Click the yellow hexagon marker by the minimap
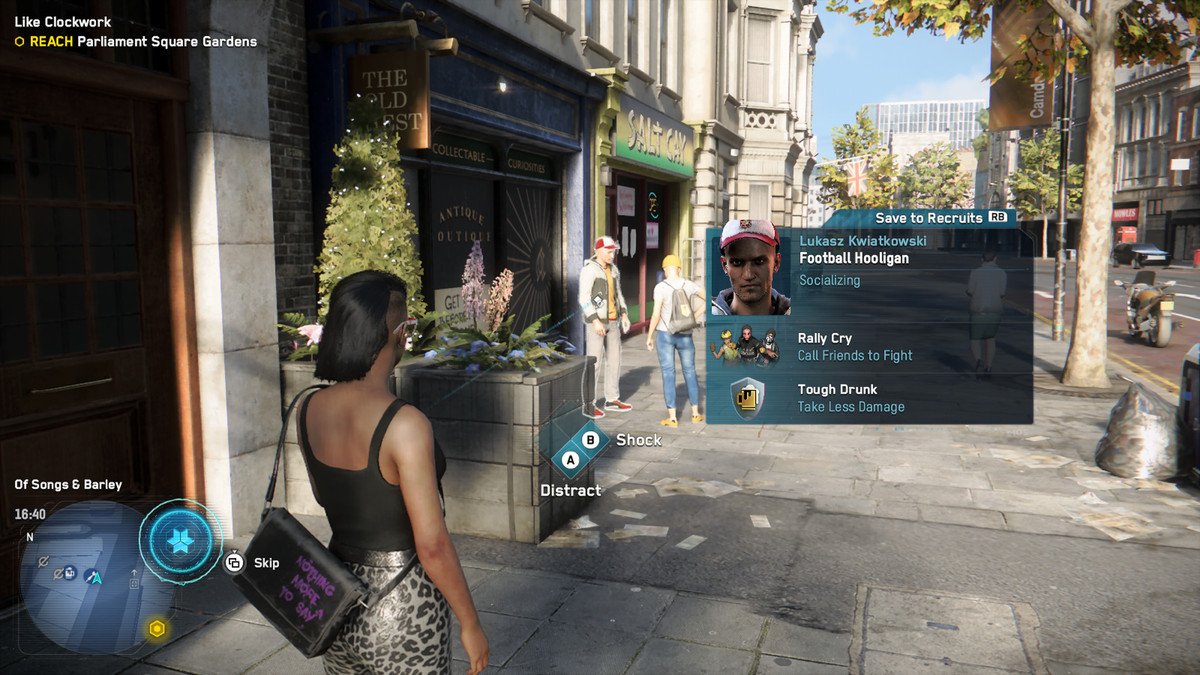The image size is (1200, 675). pyautogui.click(x=157, y=628)
